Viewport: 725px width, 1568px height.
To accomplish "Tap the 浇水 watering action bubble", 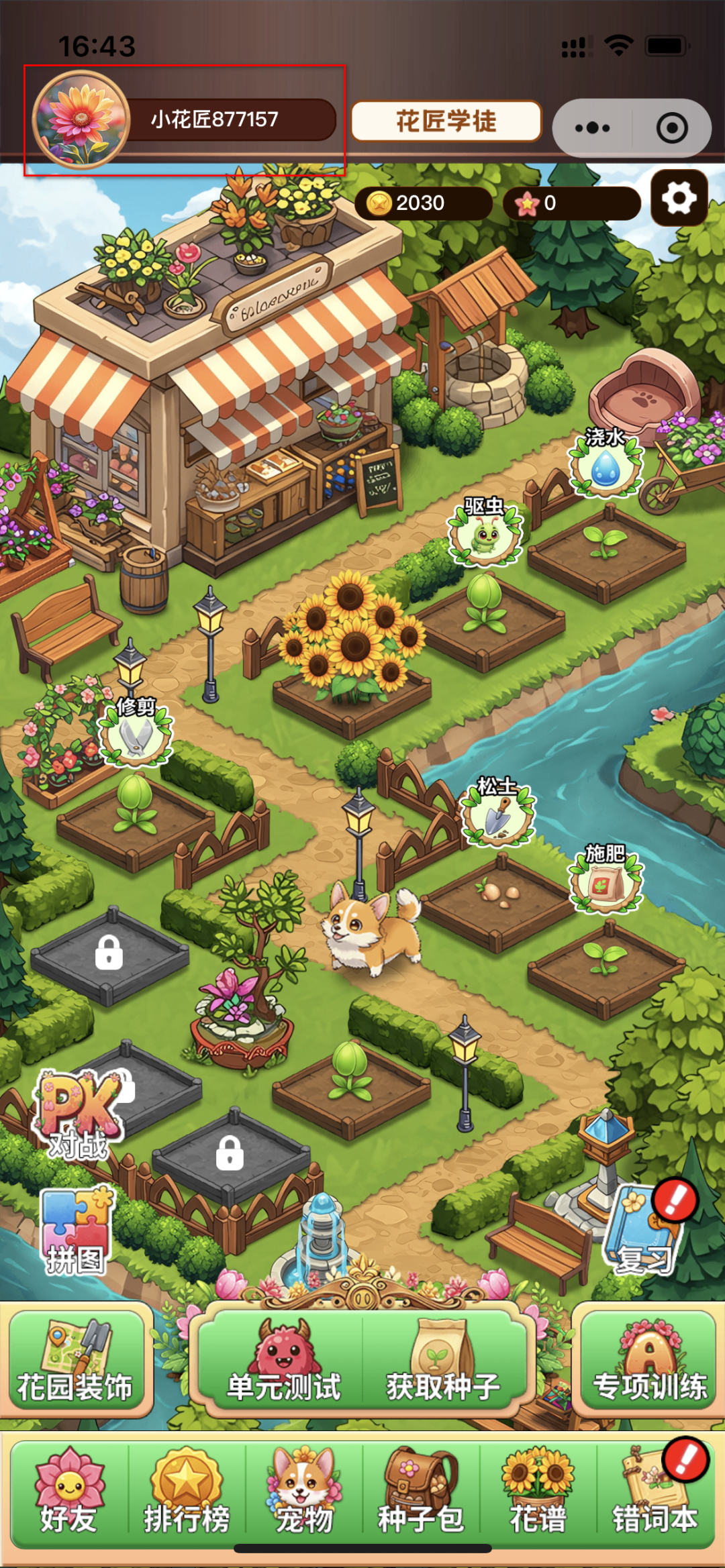I will (x=606, y=464).
